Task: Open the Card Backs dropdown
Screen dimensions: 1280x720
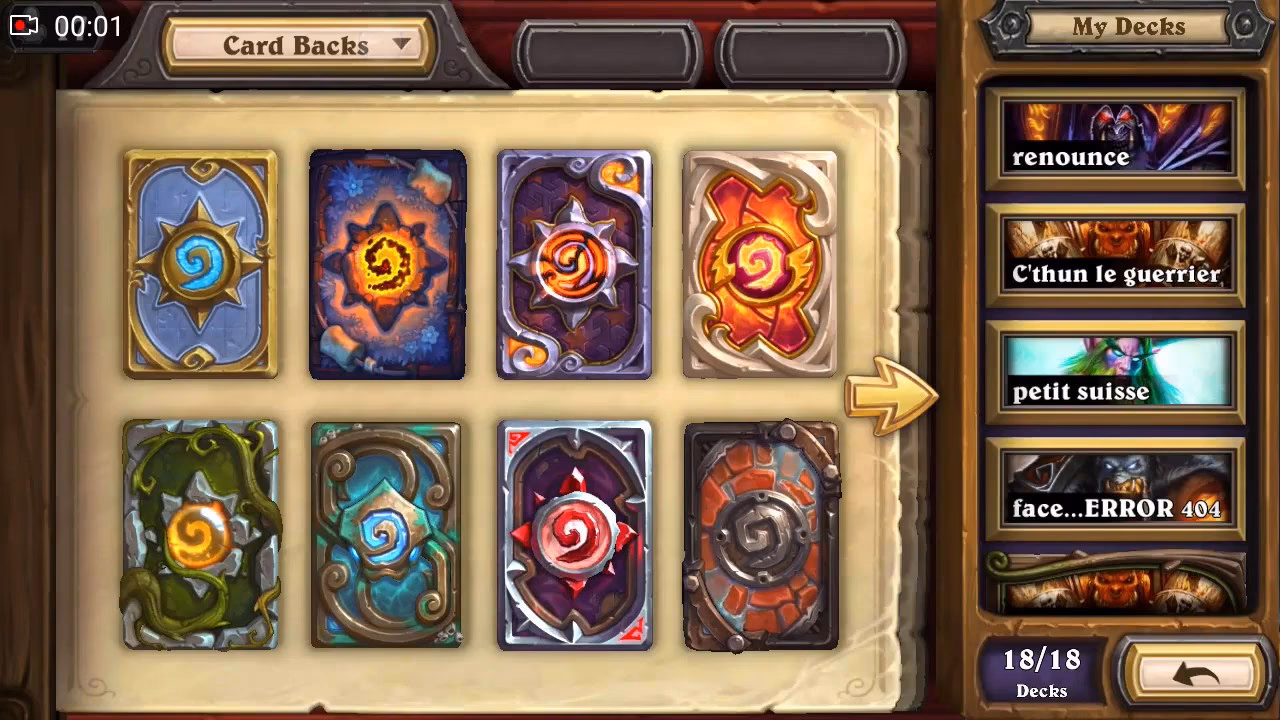Action: click(x=295, y=44)
